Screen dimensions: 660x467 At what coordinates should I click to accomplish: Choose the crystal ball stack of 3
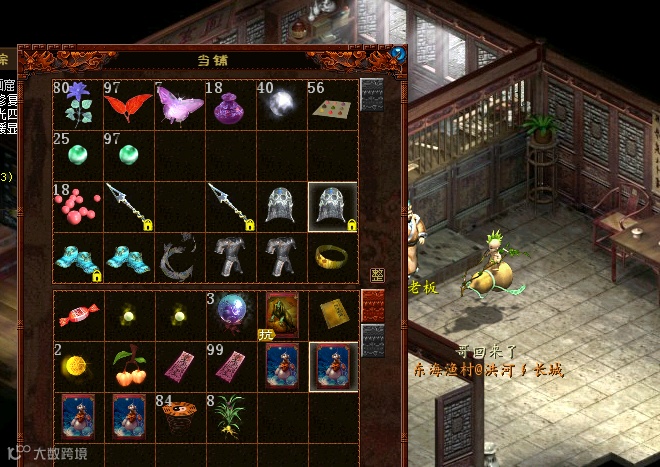(230, 316)
